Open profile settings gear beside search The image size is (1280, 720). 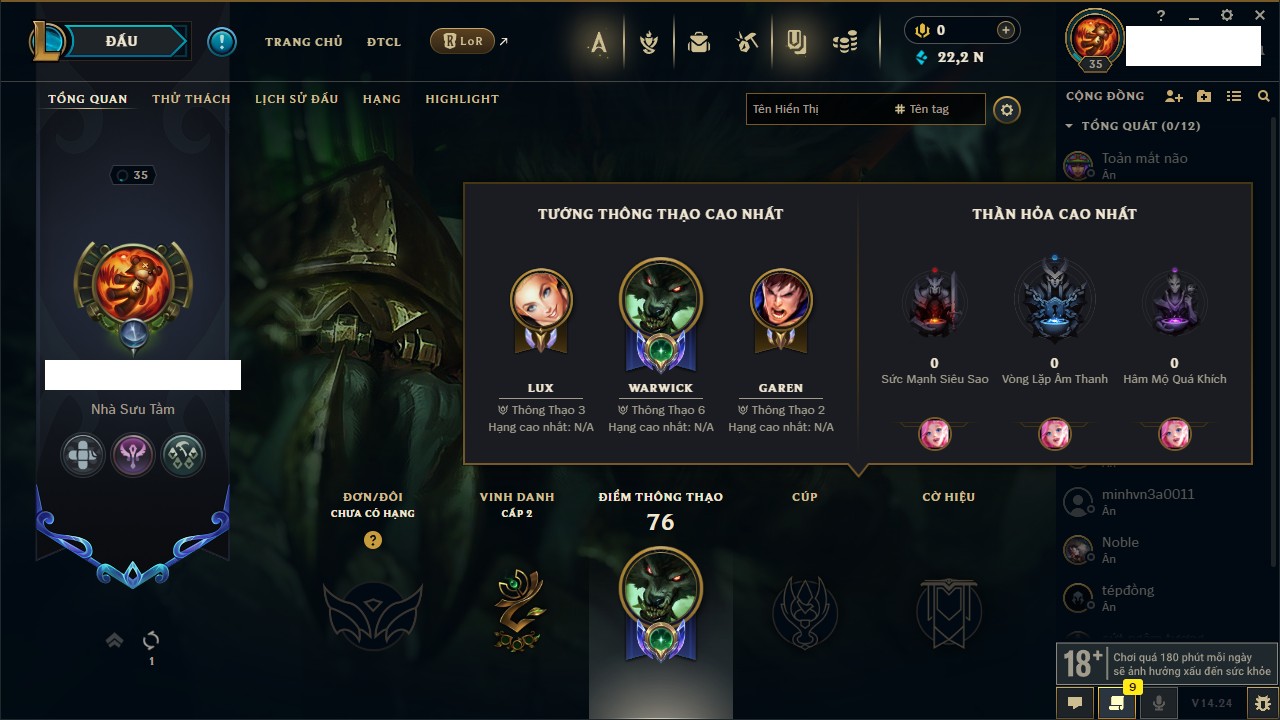coord(1007,110)
